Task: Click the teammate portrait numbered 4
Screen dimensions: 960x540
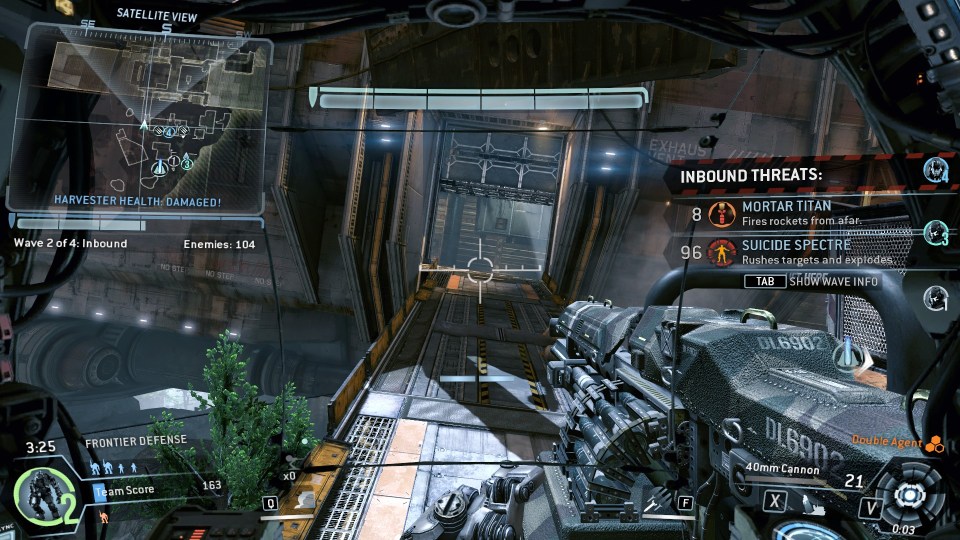Action: [937, 169]
